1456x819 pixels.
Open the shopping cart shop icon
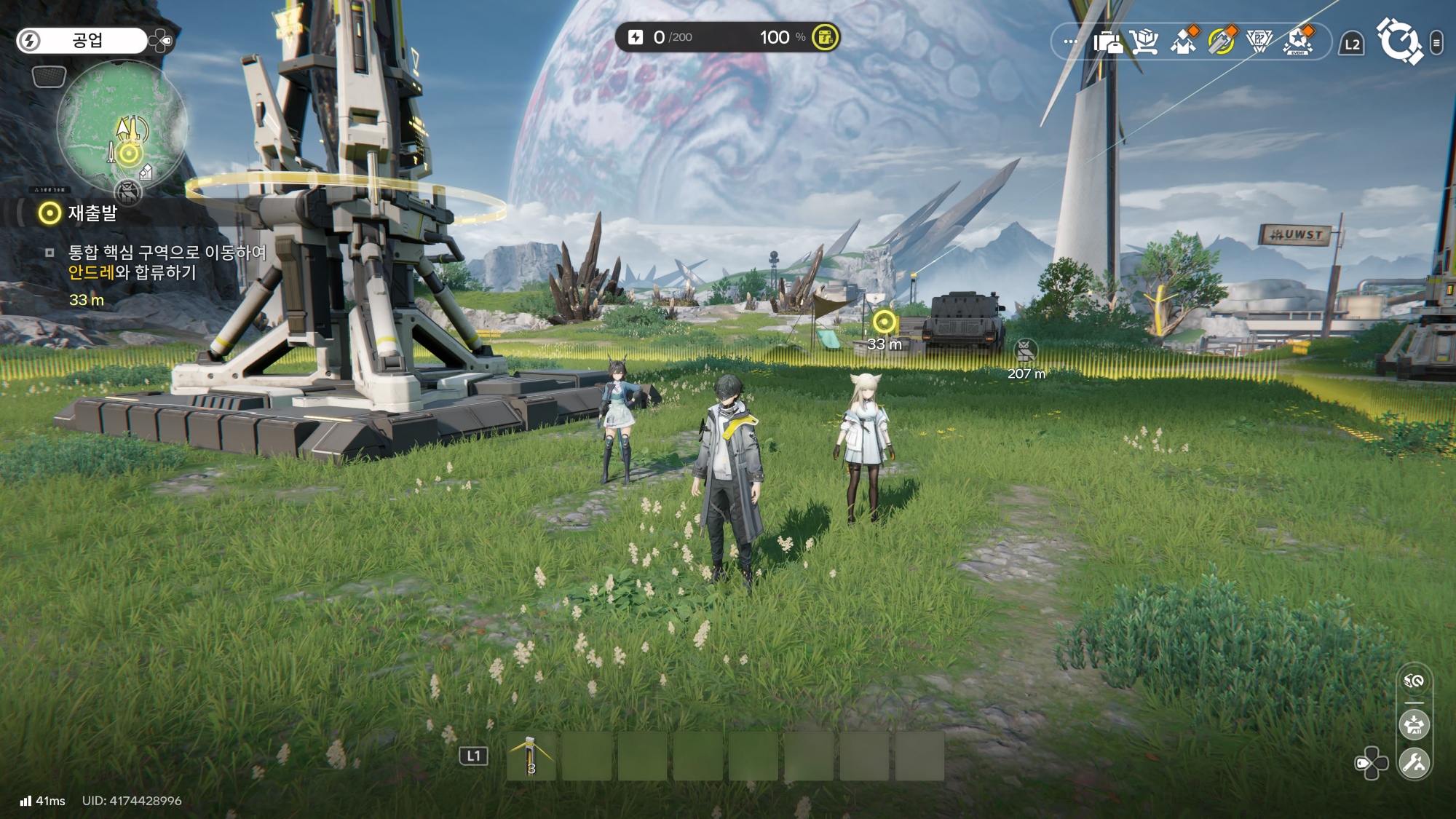(1145, 42)
